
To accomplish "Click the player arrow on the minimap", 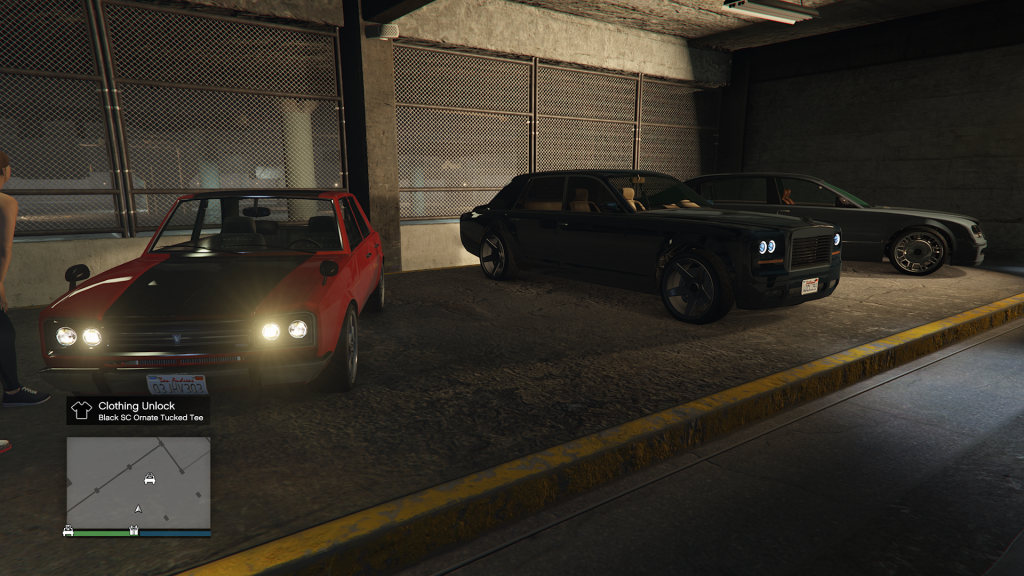I will [138, 509].
